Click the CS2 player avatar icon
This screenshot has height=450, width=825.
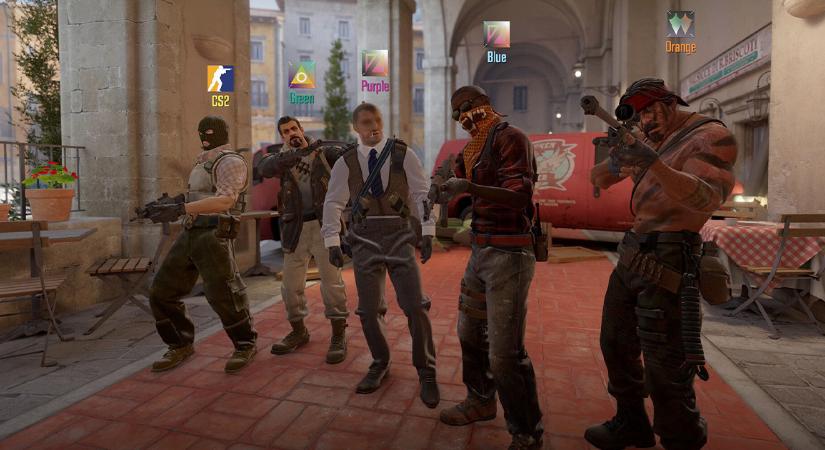[x=220, y=78]
